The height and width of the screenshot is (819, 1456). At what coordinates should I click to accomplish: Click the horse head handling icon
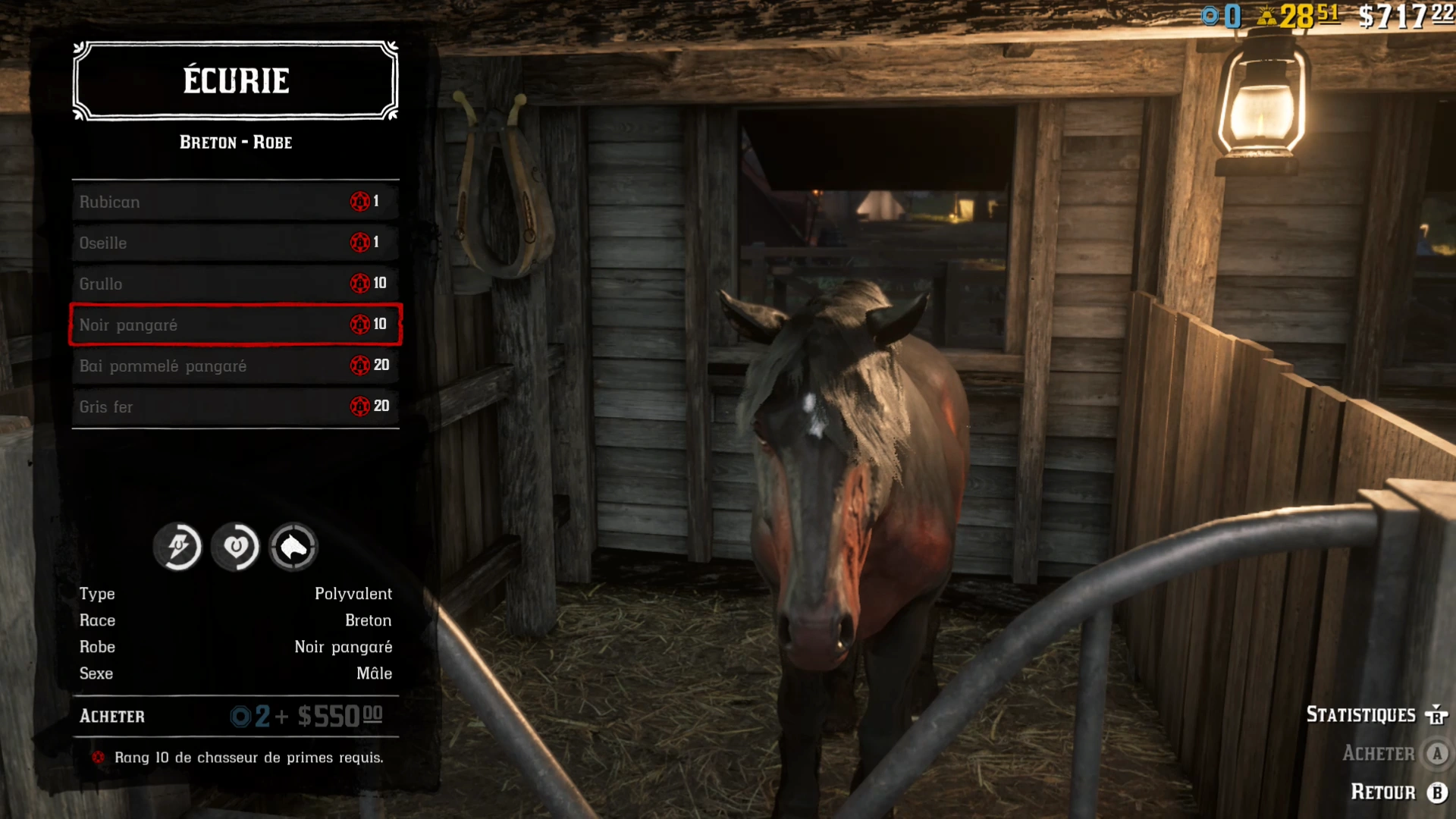pyautogui.click(x=293, y=547)
